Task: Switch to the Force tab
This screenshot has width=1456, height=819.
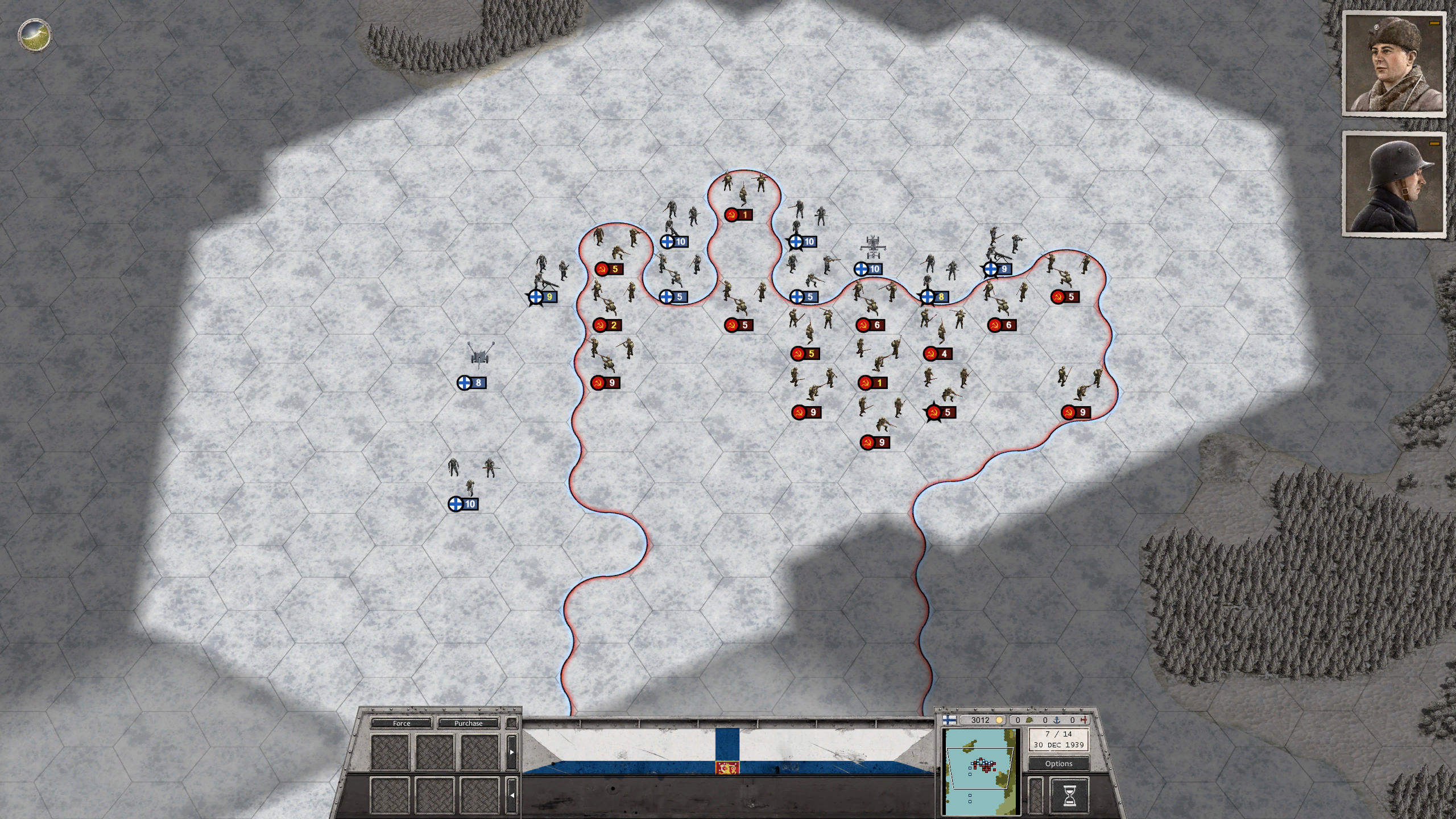Action: [402, 723]
